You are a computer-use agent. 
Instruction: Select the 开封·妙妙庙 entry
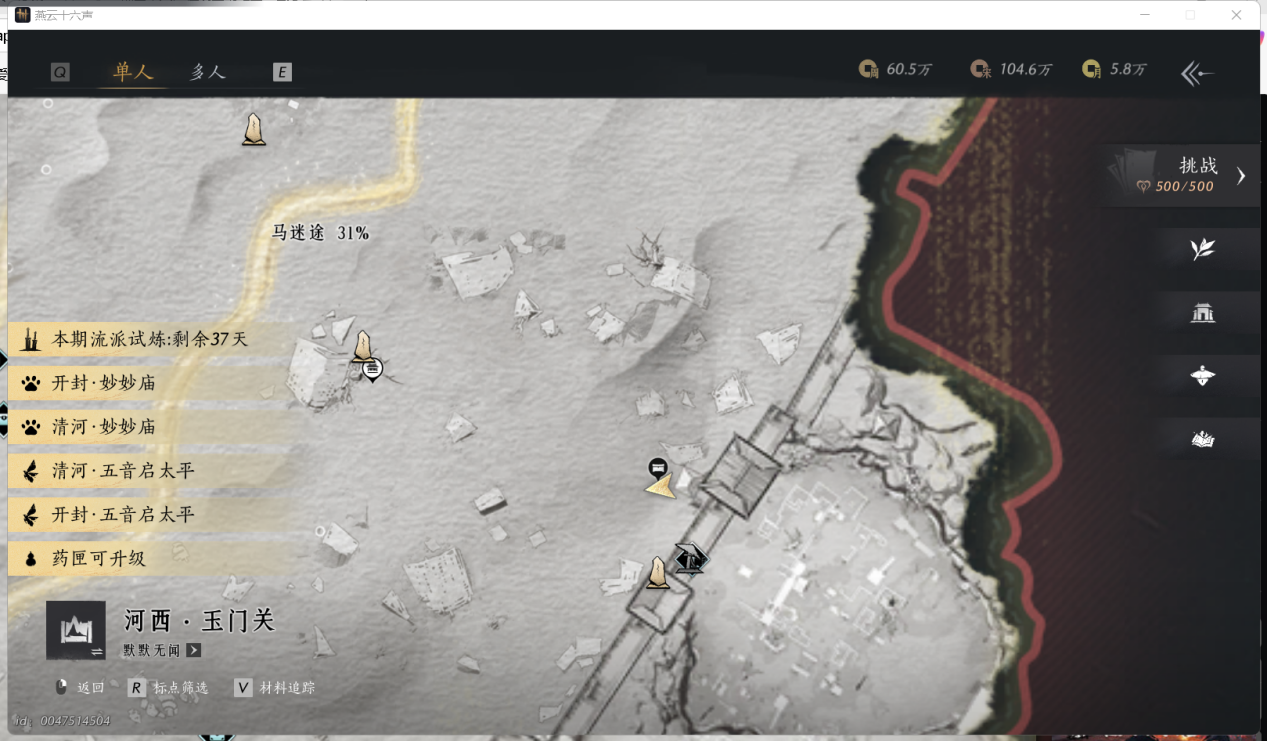[104, 383]
